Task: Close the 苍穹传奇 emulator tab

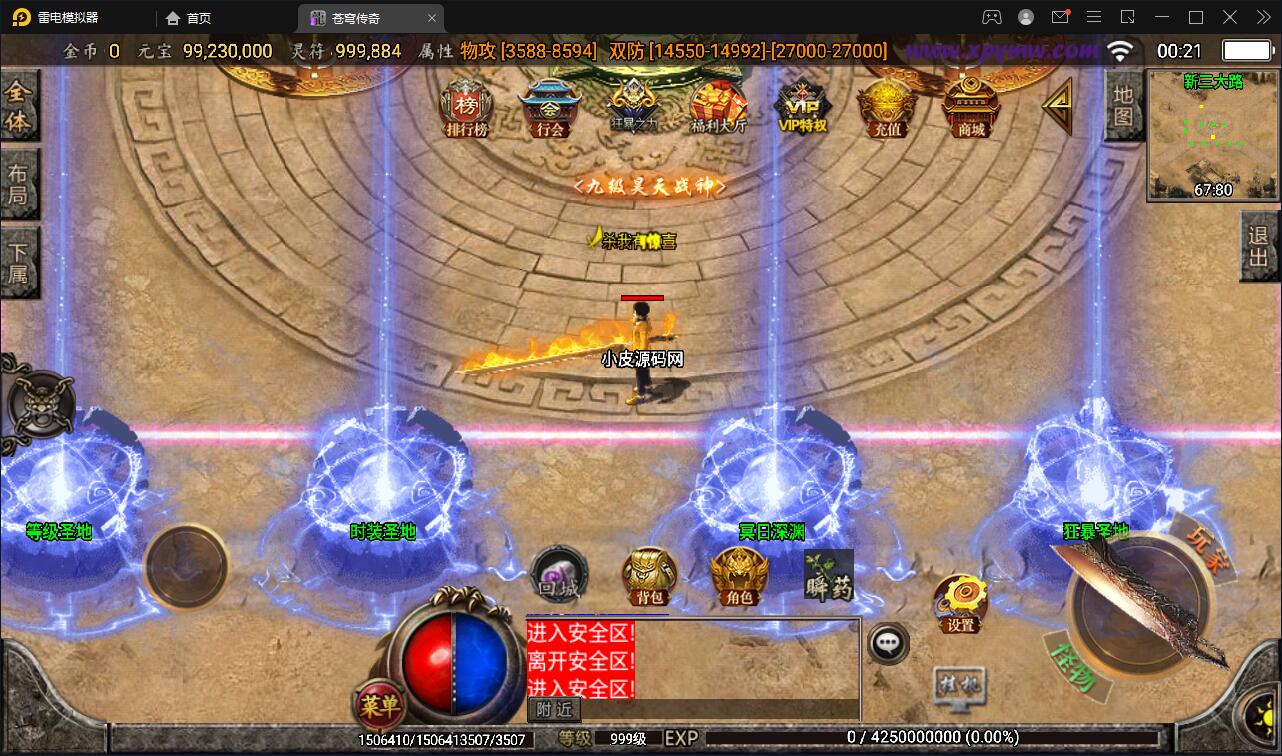Action: 432,18
